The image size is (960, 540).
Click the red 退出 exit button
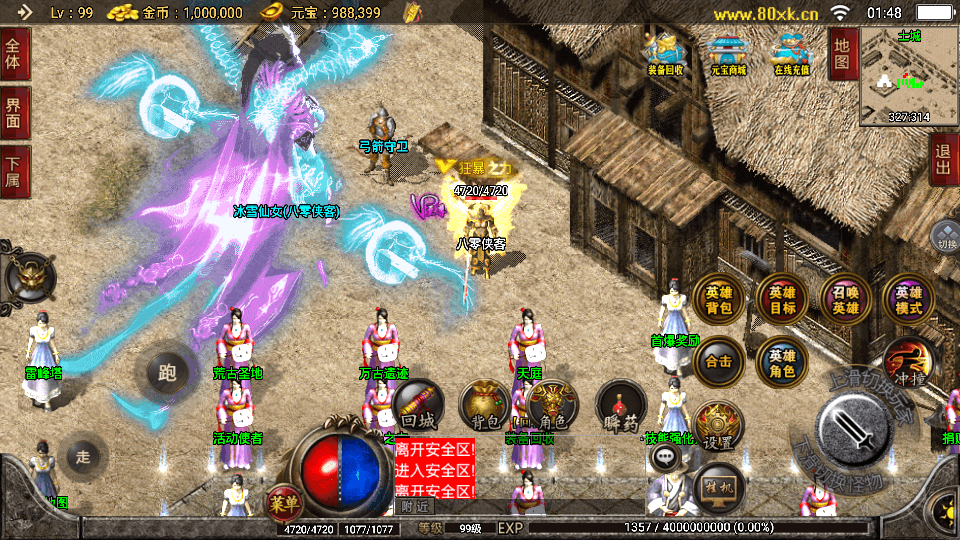click(942, 159)
